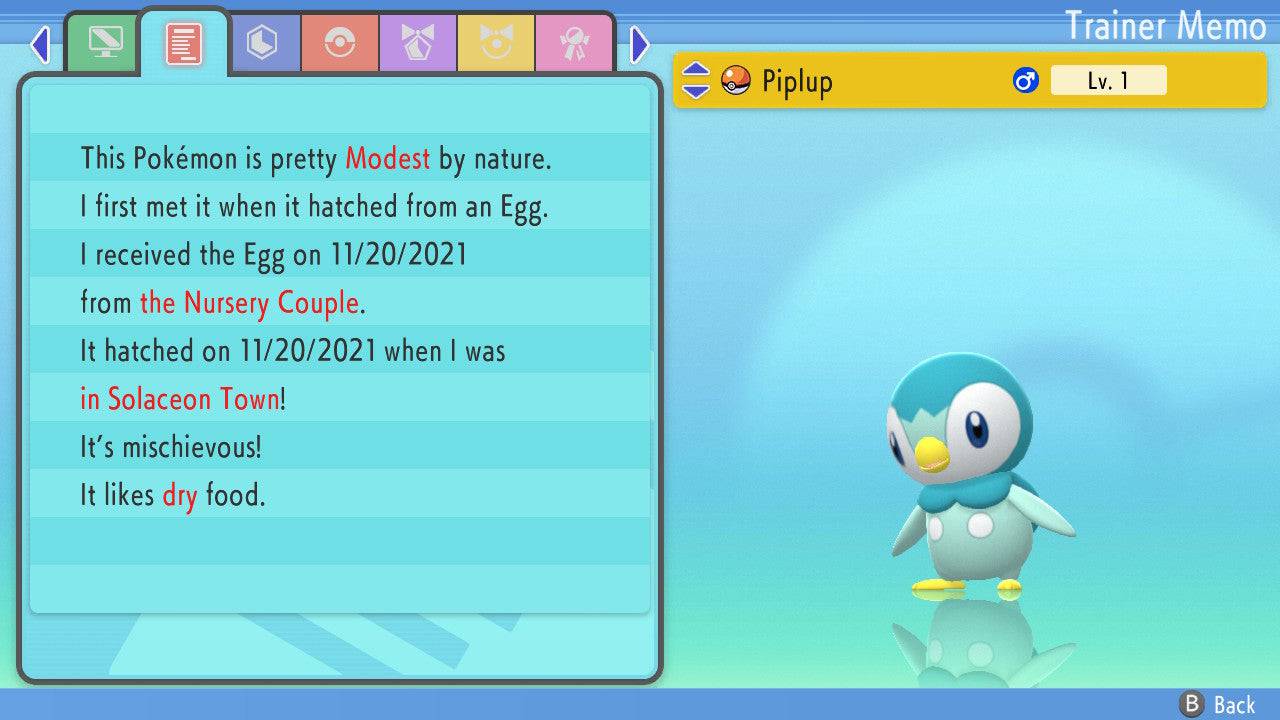Select the red Trainer Memo tab
Image resolution: width=1280 pixels, height=720 pixels.
[183, 42]
